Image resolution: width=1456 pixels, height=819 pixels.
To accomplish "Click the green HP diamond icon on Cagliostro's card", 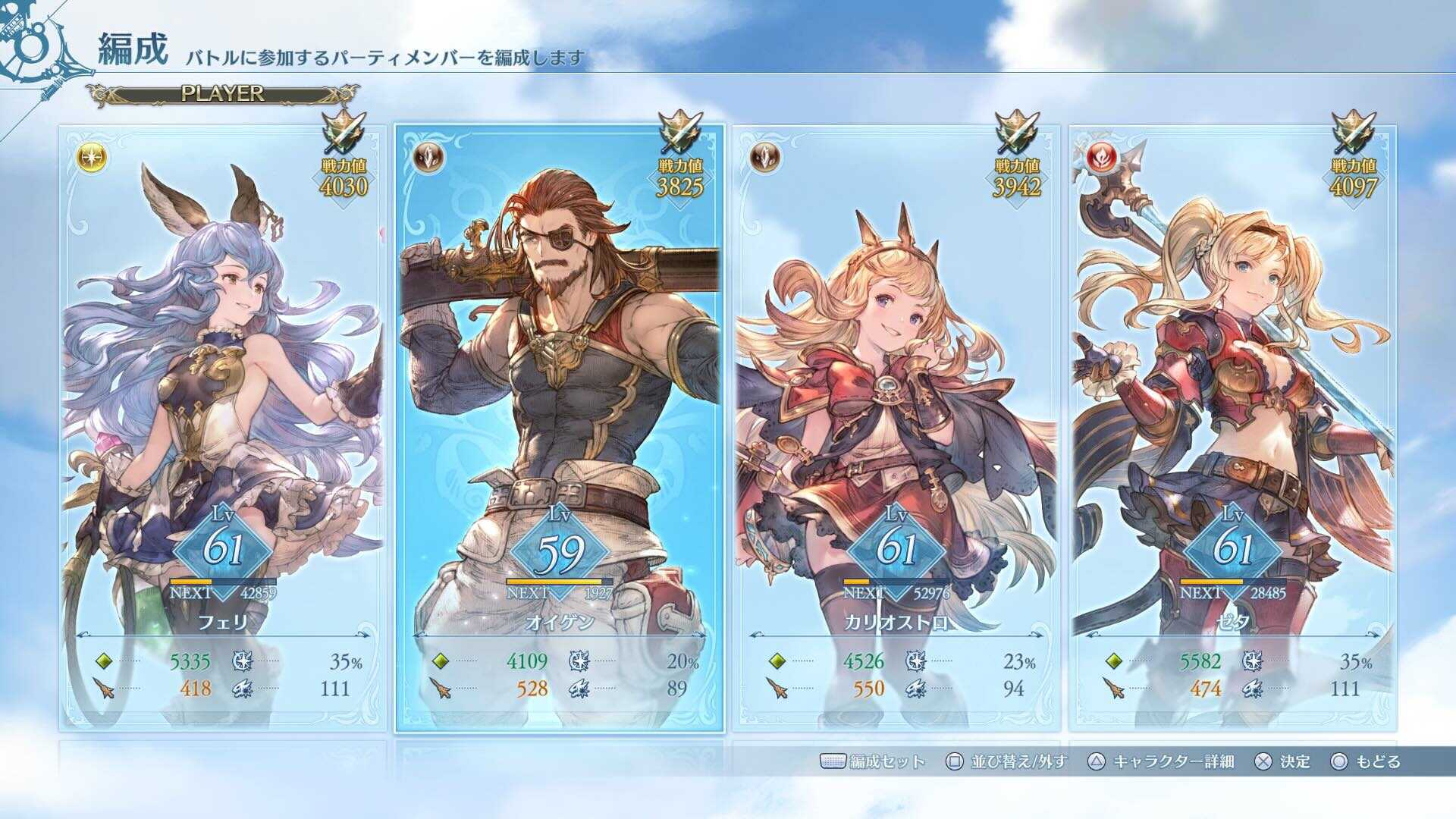I will coord(776,661).
